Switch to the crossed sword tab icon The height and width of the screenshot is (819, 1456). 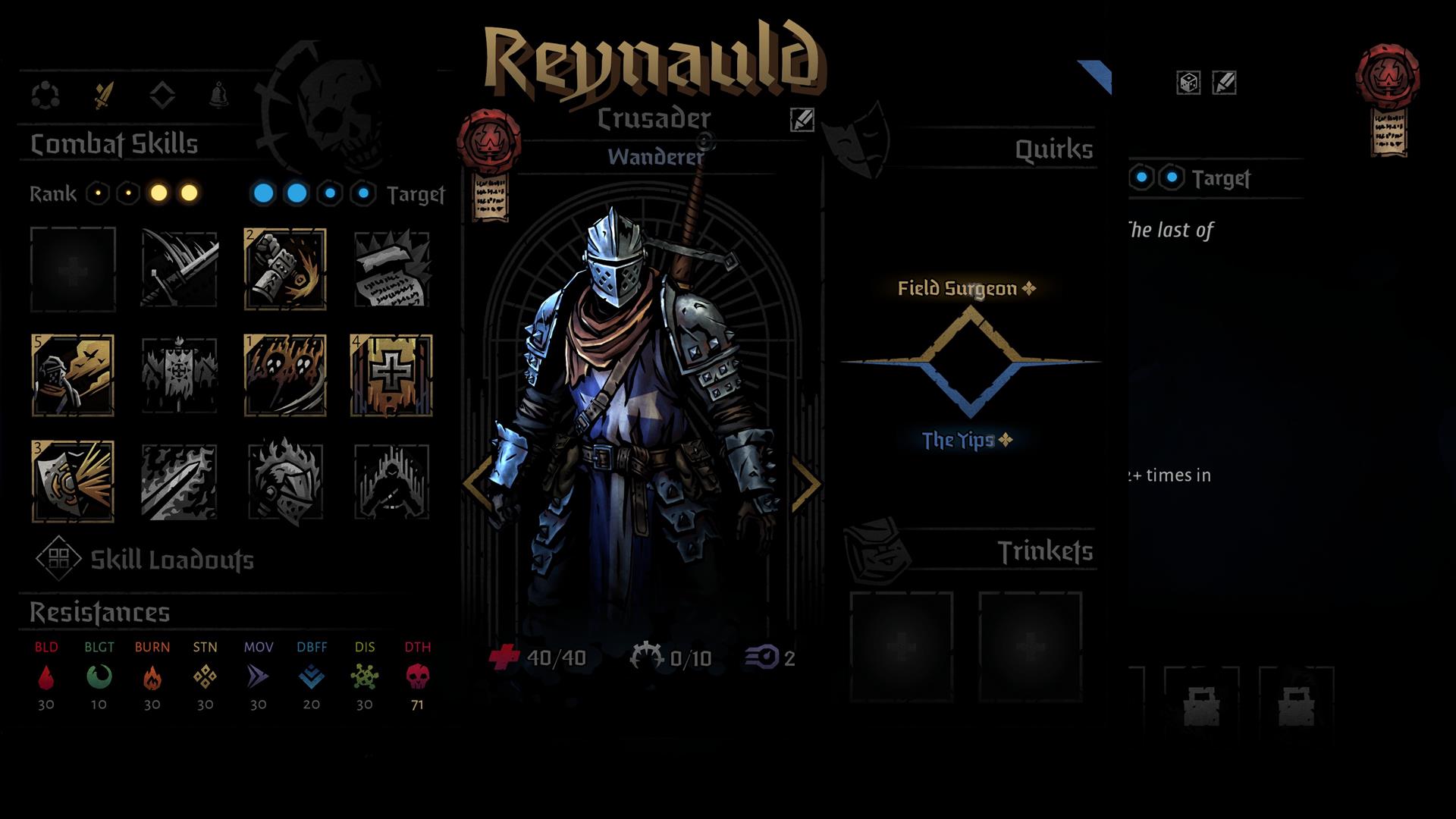coord(104,96)
